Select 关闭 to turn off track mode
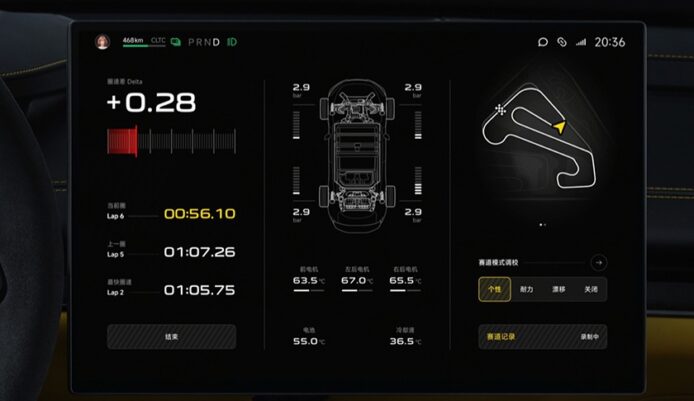Image resolution: width=694 pixels, height=401 pixels. (590, 289)
